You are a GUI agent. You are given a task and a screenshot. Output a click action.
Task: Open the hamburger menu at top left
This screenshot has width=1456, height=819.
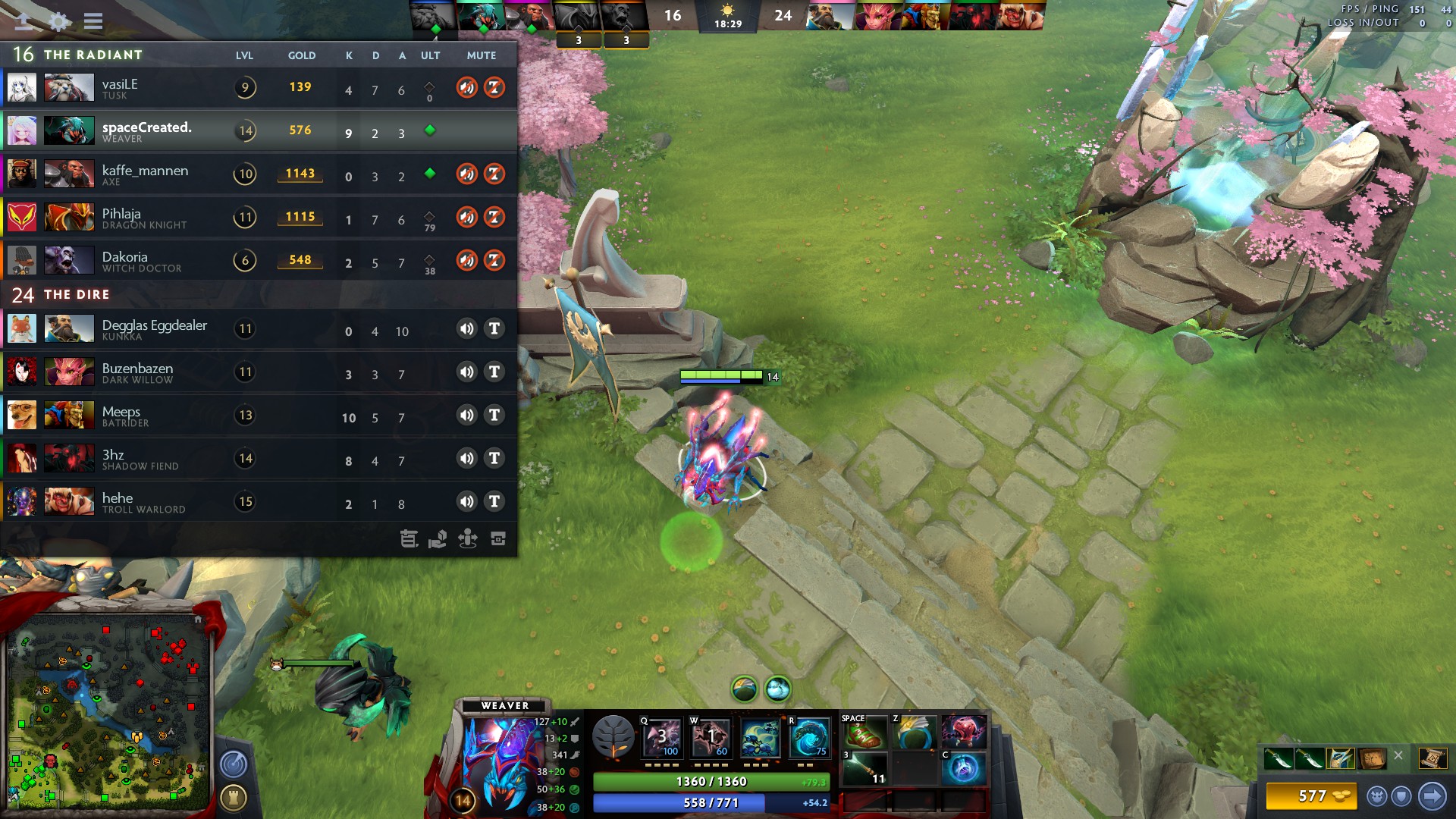pyautogui.click(x=93, y=20)
